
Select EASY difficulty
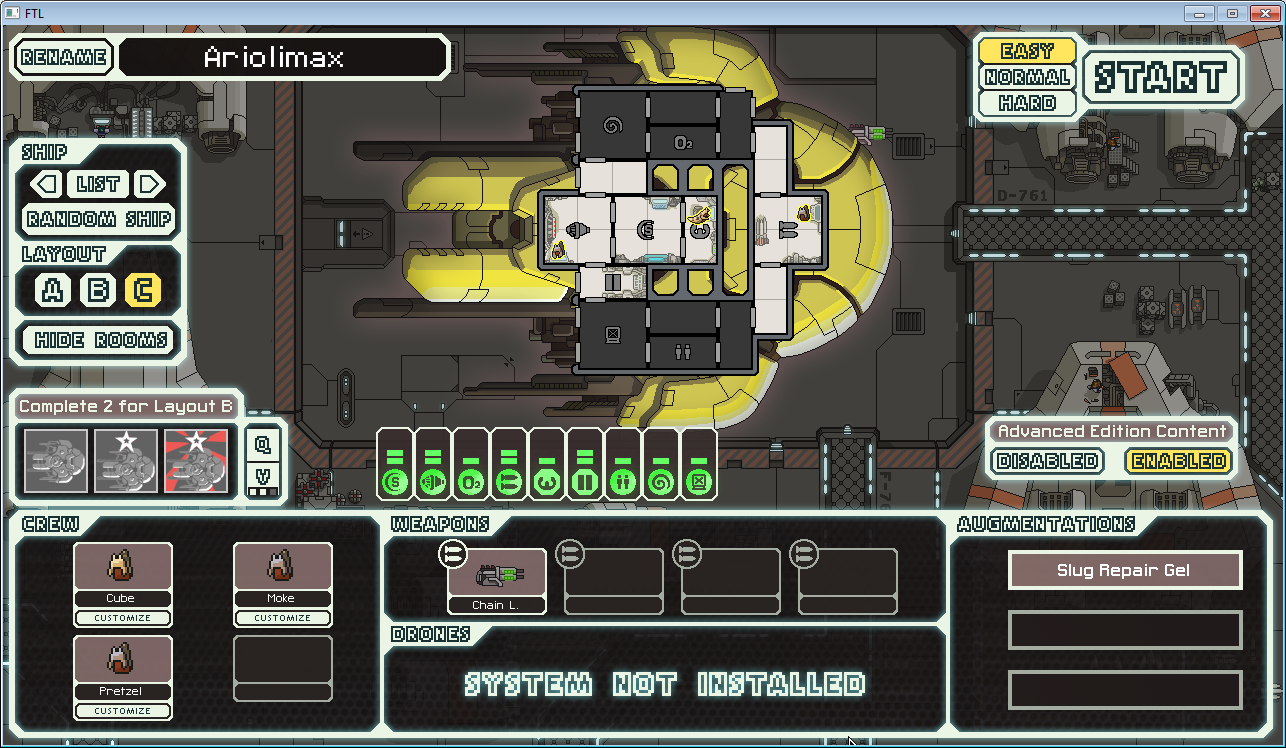[x=1027, y=51]
